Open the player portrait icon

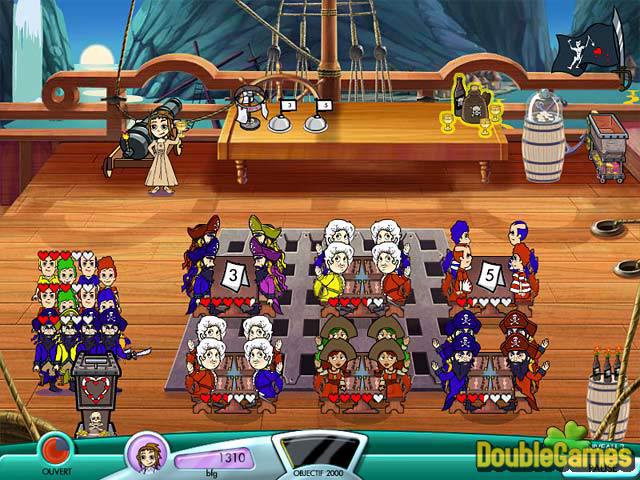[143, 453]
